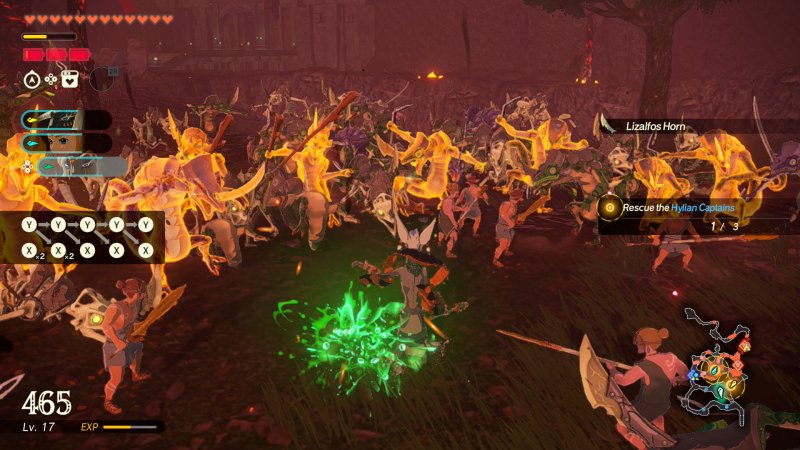Open the combo list panel
The width and height of the screenshot is (800, 450).
coord(90,238)
